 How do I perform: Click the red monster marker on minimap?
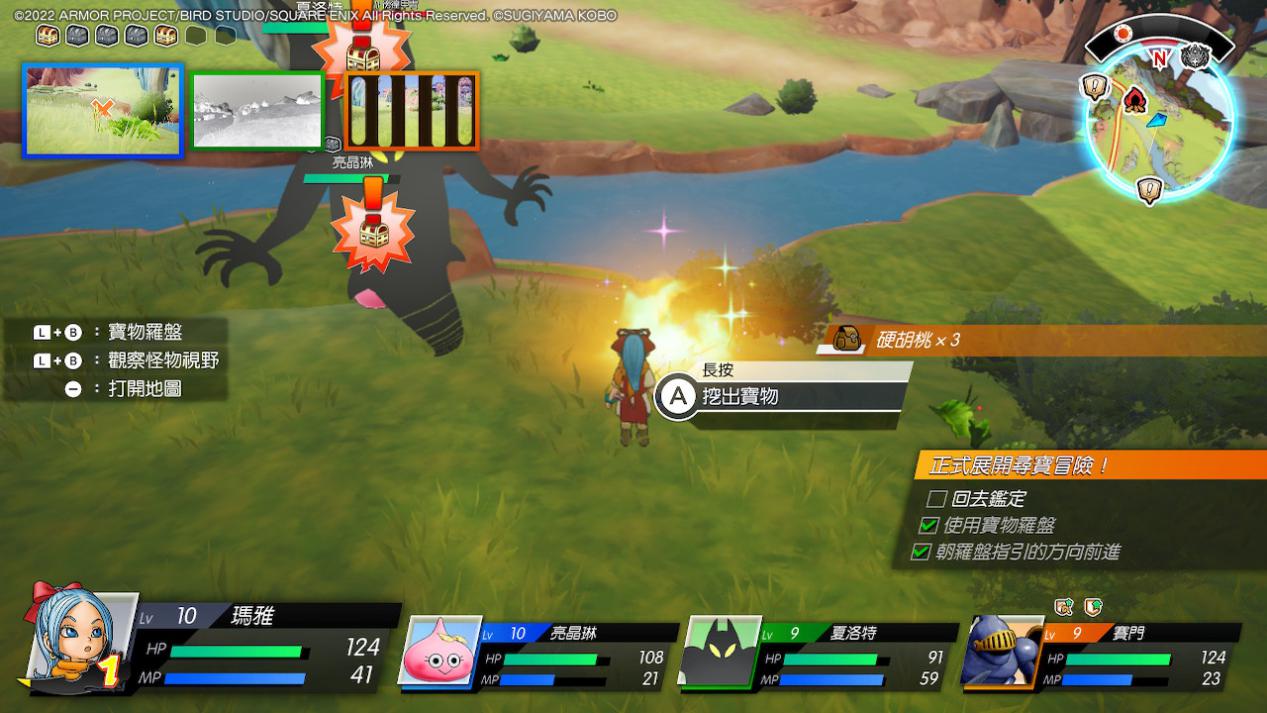(1134, 100)
